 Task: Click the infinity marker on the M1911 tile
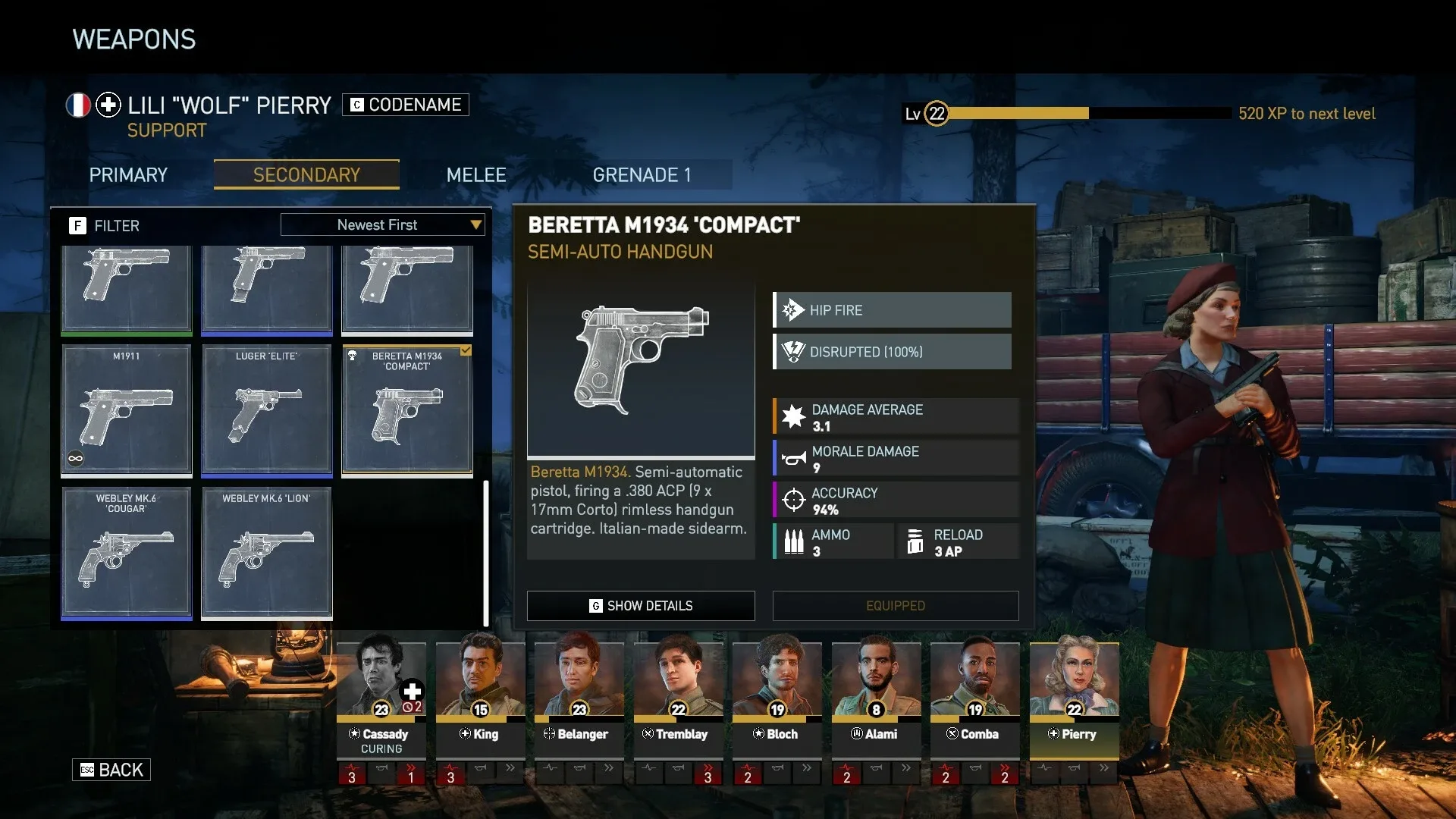74,458
